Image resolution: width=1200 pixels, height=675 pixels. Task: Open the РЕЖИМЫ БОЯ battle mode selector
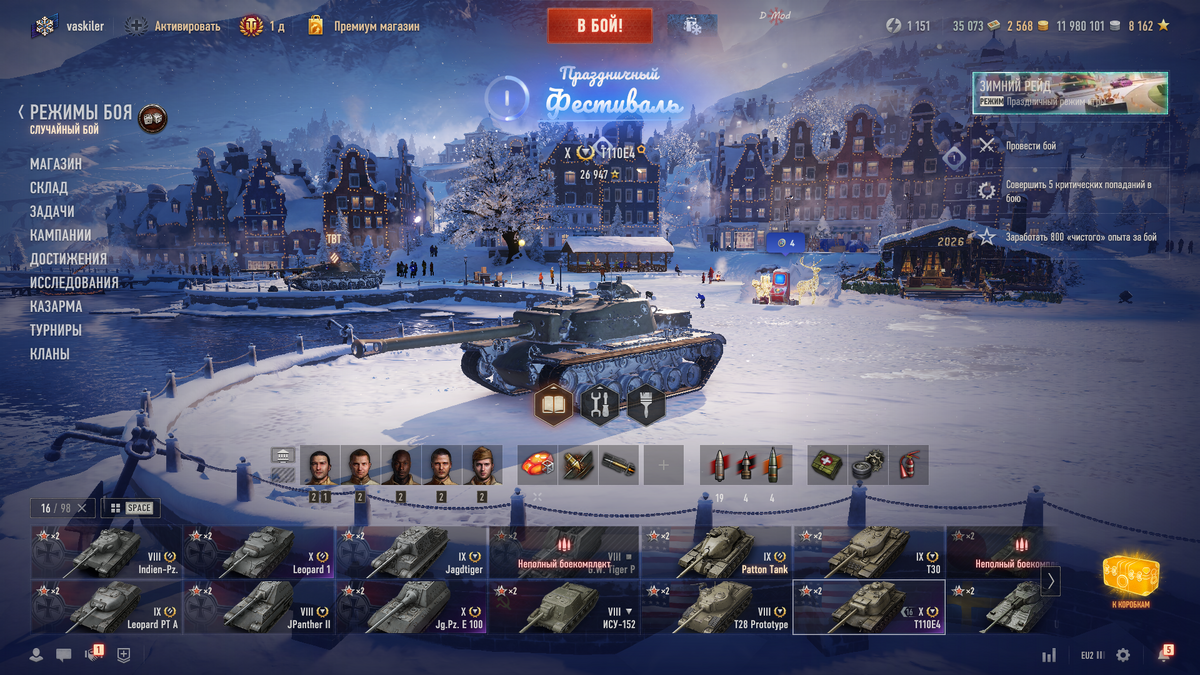(x=81, y=113)
